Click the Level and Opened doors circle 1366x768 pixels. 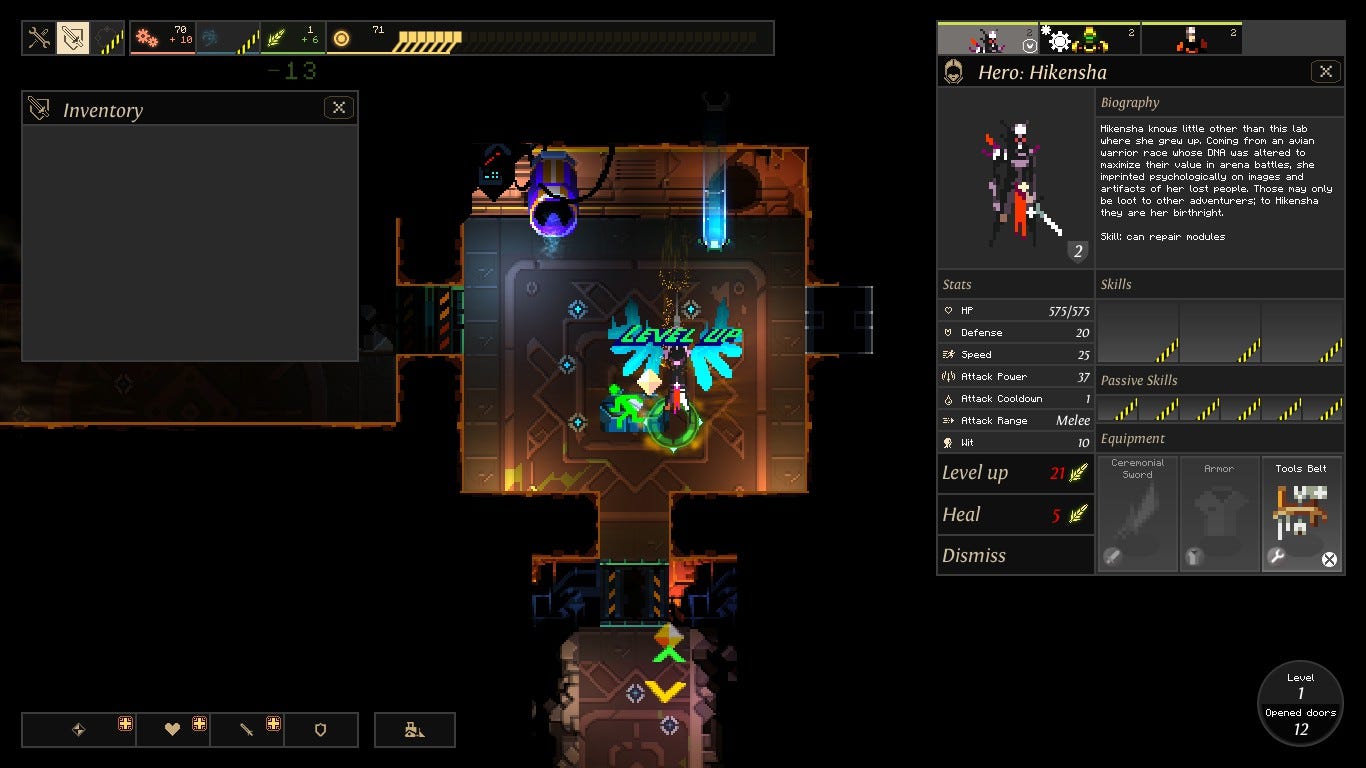pyautogui.click(x=1300, y=703)
